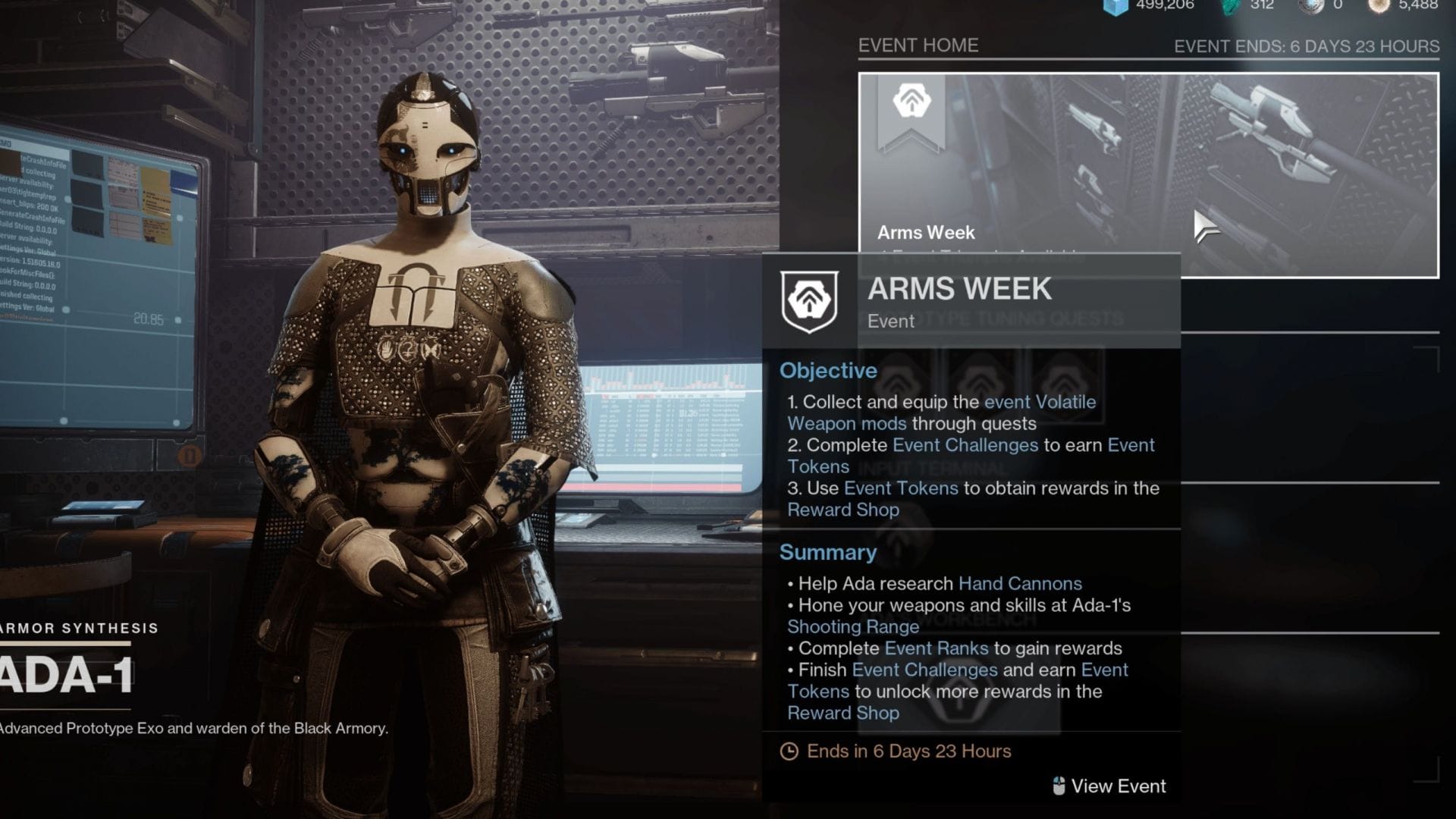
Task: Select the ribbon banner icon on the event card
Action: tap(914, 106)
